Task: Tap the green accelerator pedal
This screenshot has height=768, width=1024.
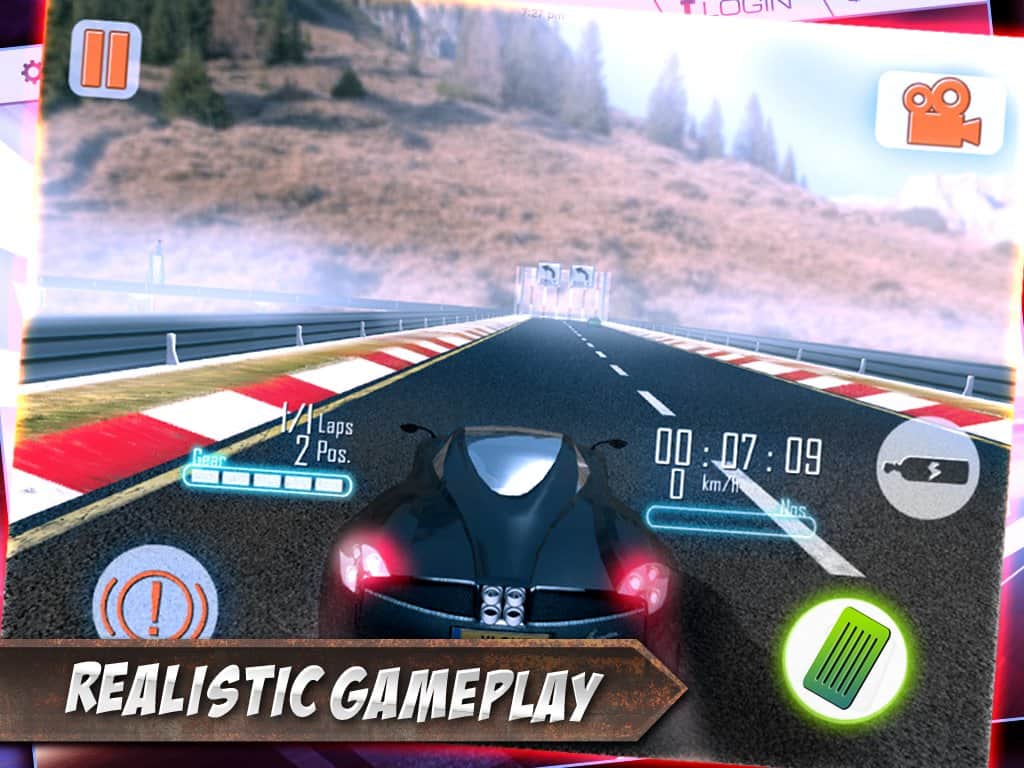Action: click(x=845, y=660)
